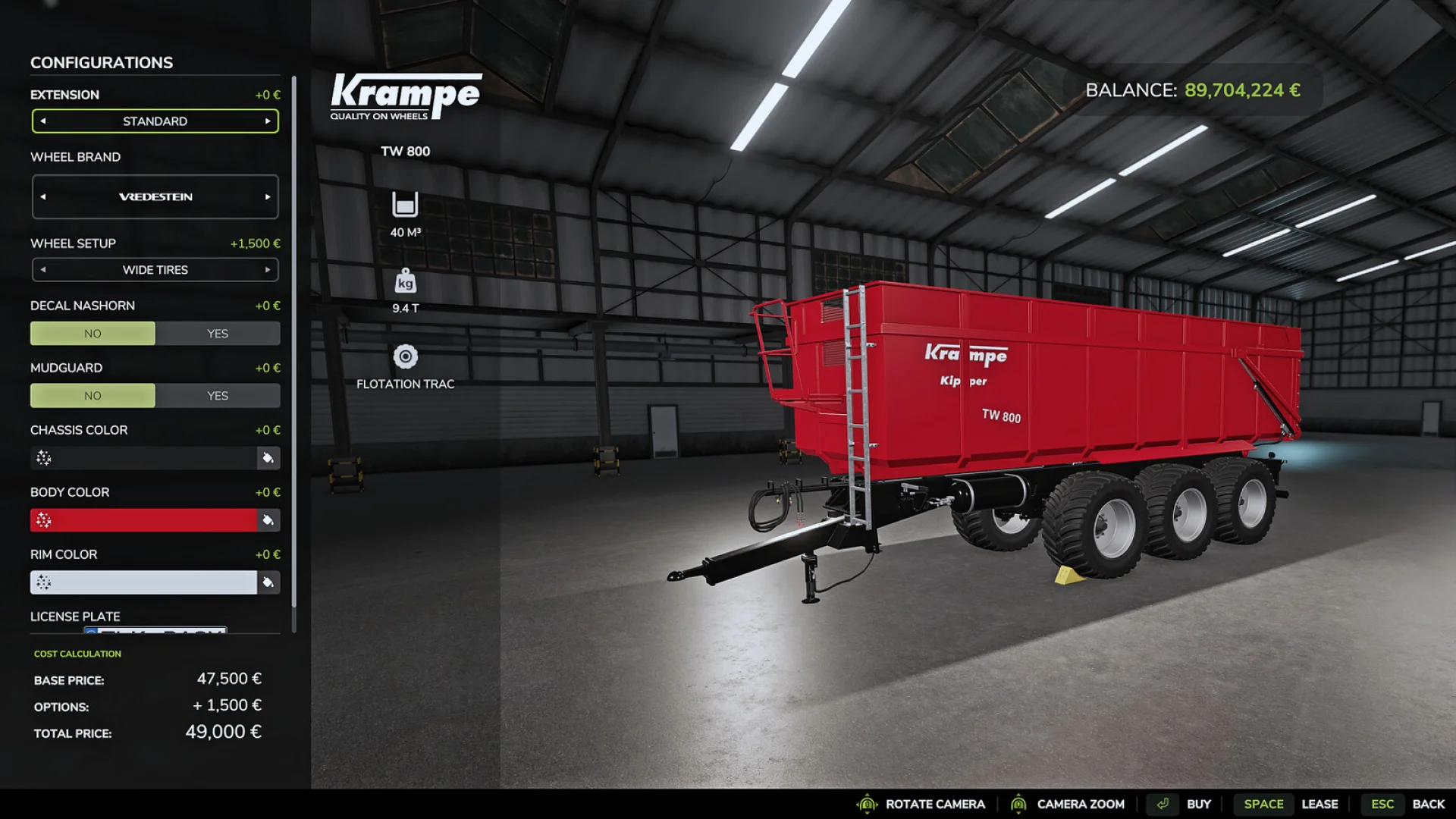The image size is (1456, 819).
Task: Switch Wheel Setup with right arrow
Action: [268, 269]
